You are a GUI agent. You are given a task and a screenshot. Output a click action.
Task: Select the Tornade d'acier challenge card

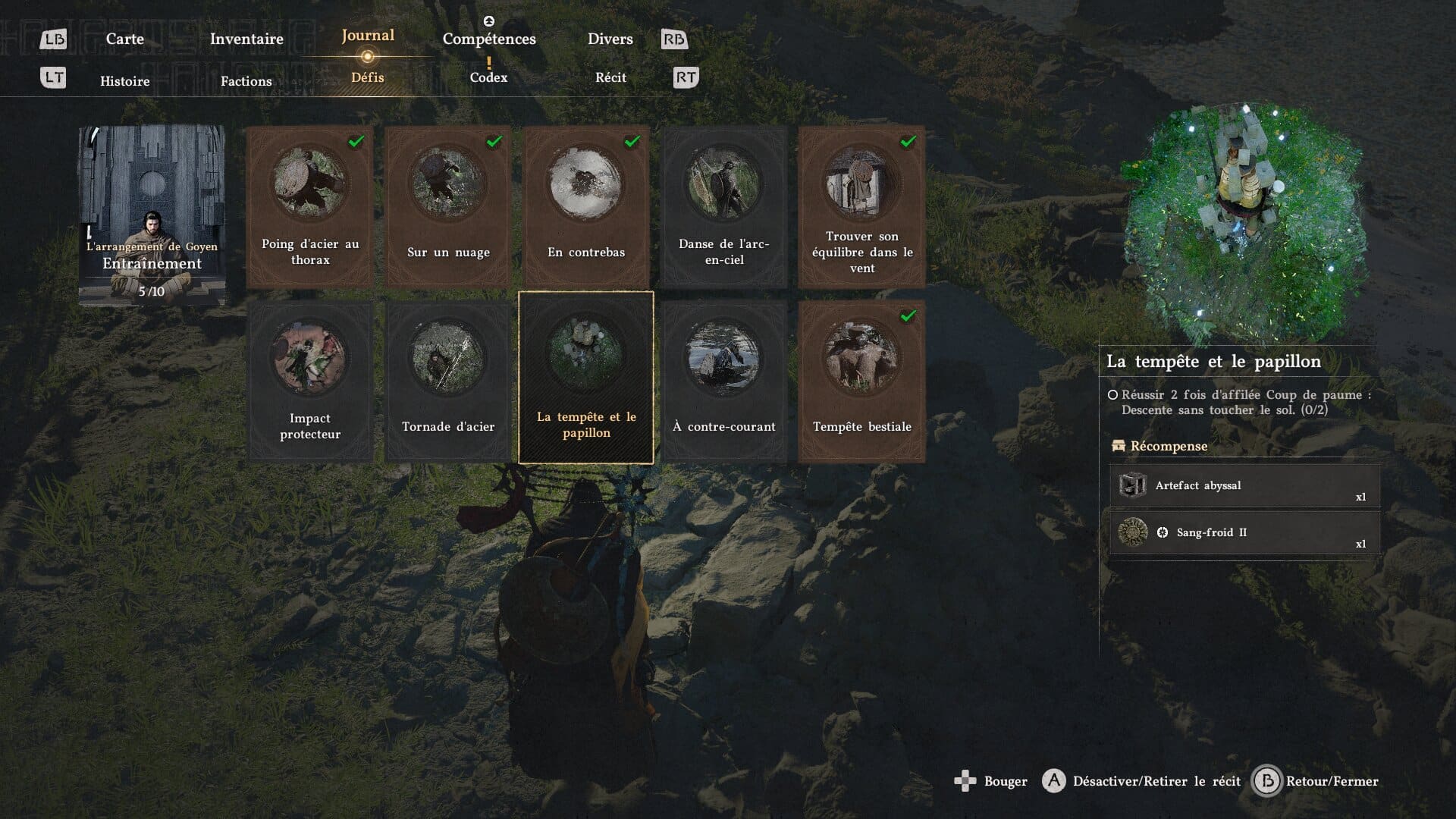click(448, 381)
